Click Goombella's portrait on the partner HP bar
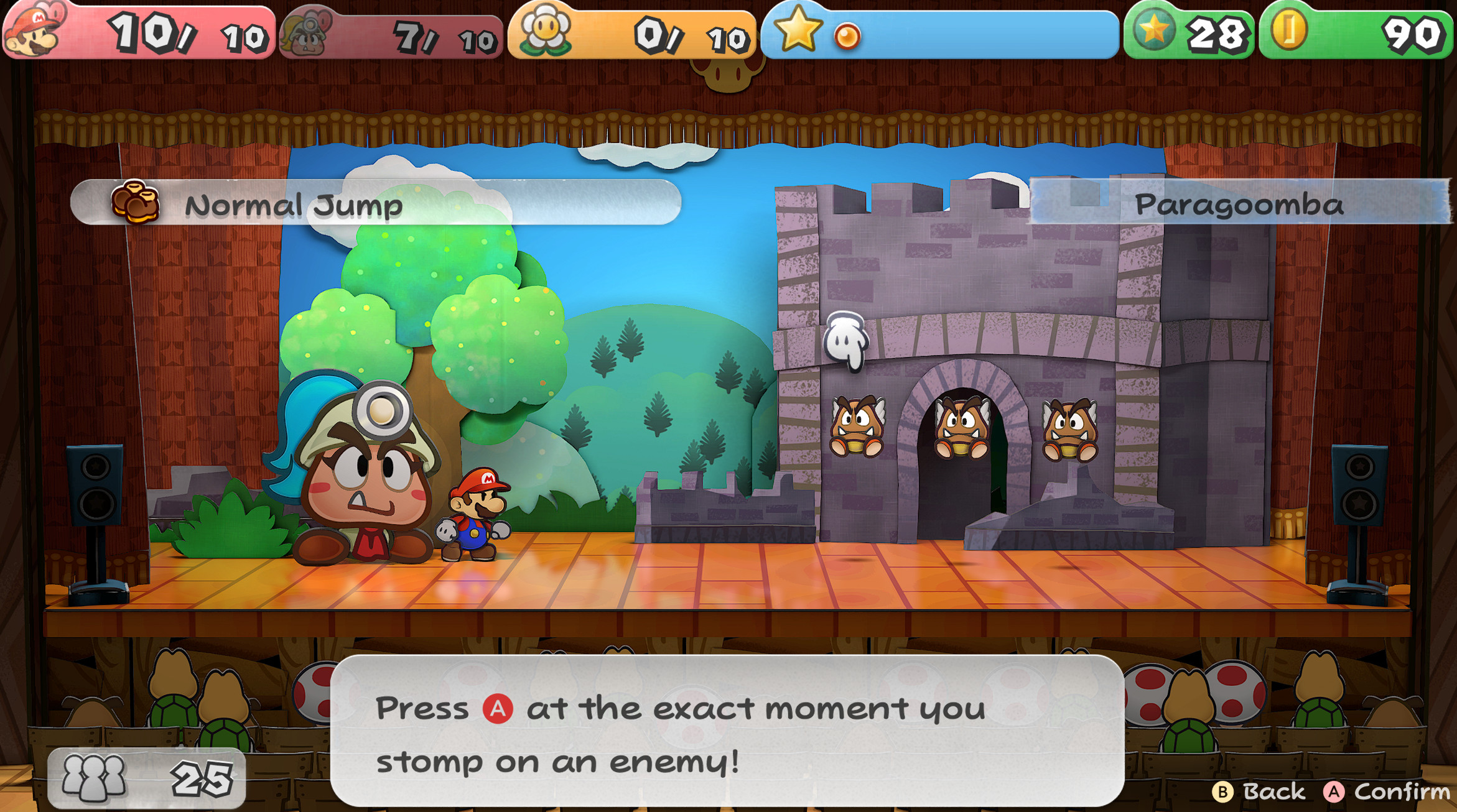The image size is (1457, 812). [x=306, y=36]
